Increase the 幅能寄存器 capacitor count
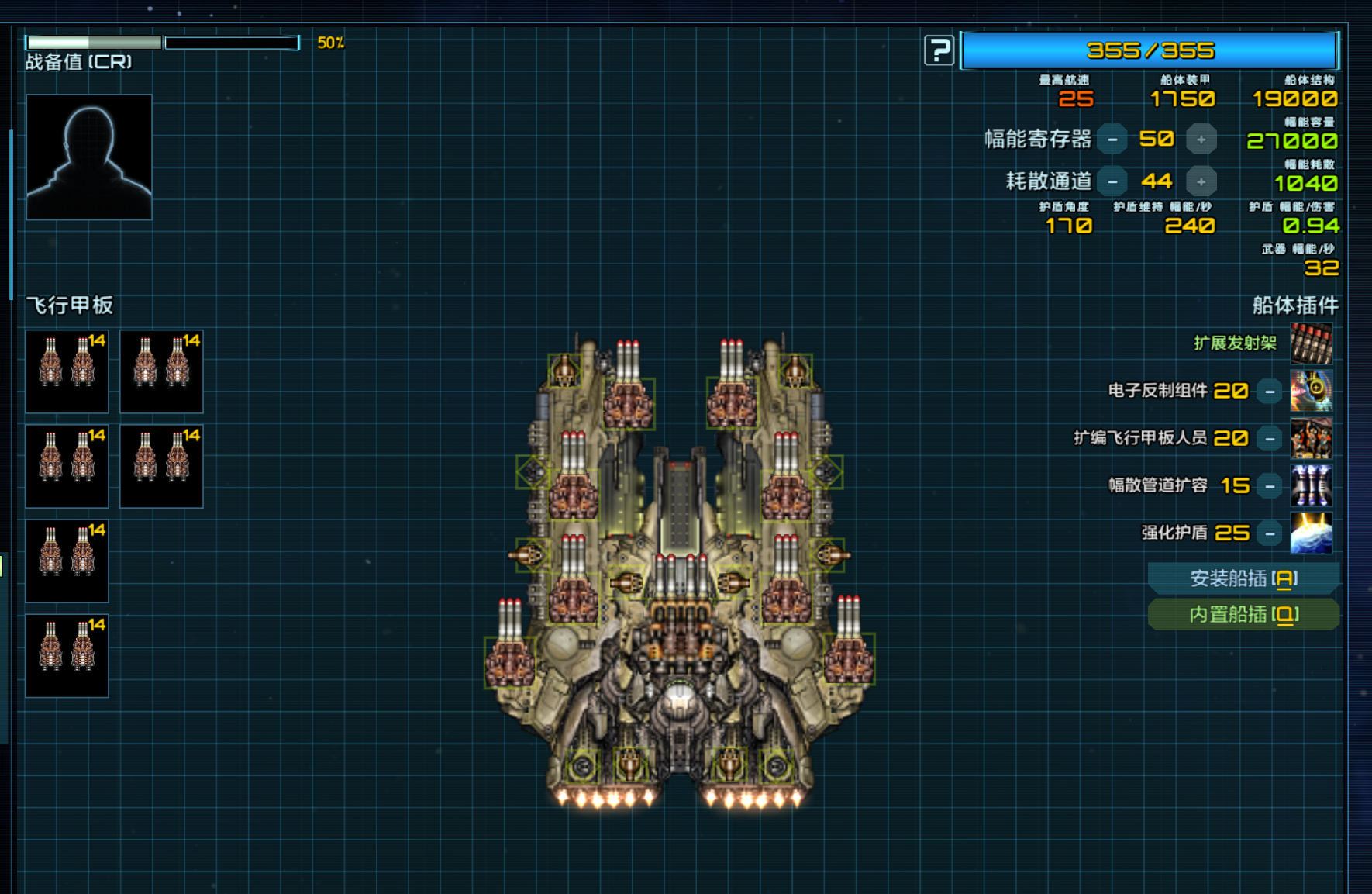 click(x=1201, y=140)
